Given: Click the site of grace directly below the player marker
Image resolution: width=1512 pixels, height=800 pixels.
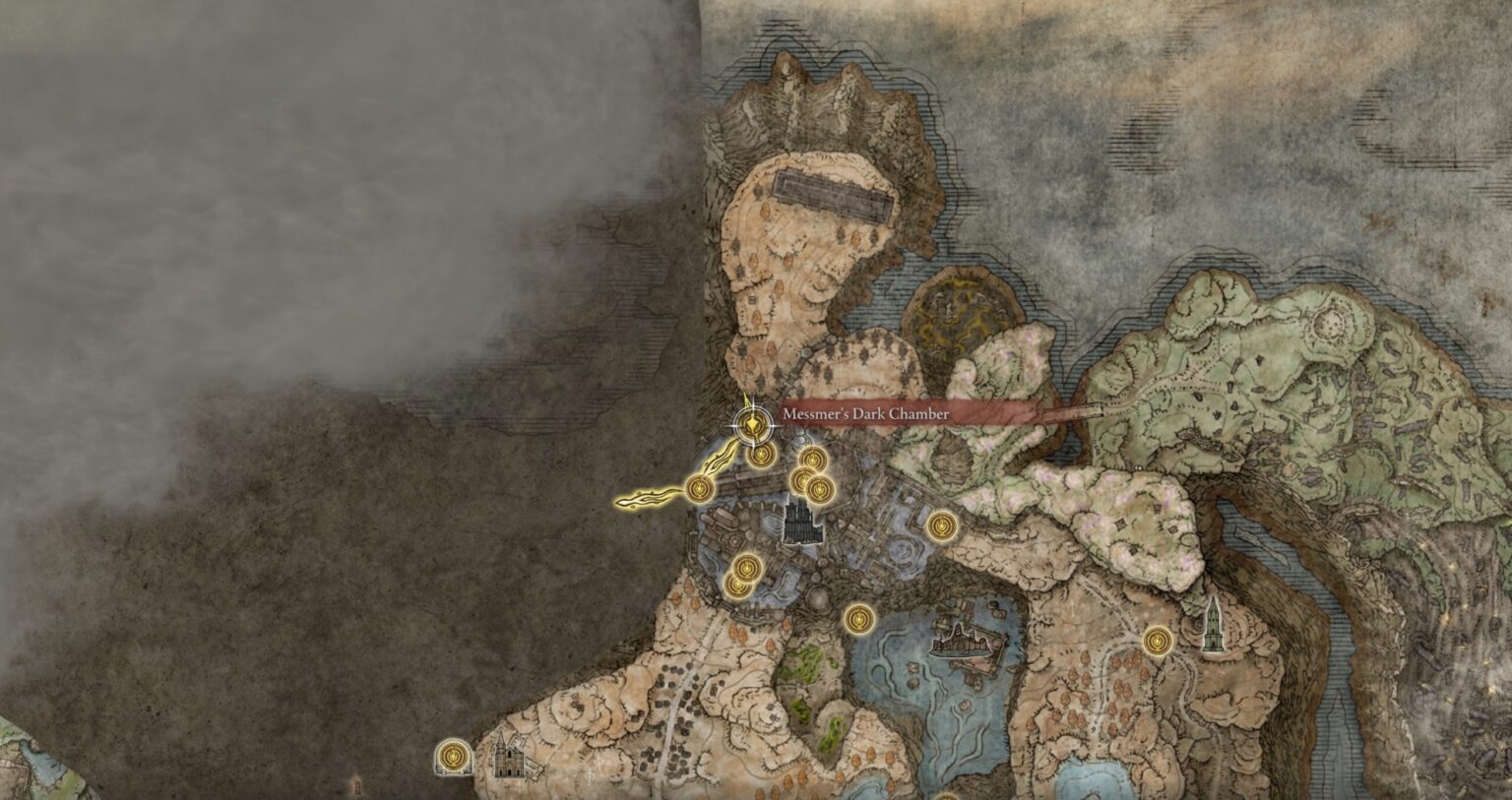Looking at the screenshot, I should (759, 455).
